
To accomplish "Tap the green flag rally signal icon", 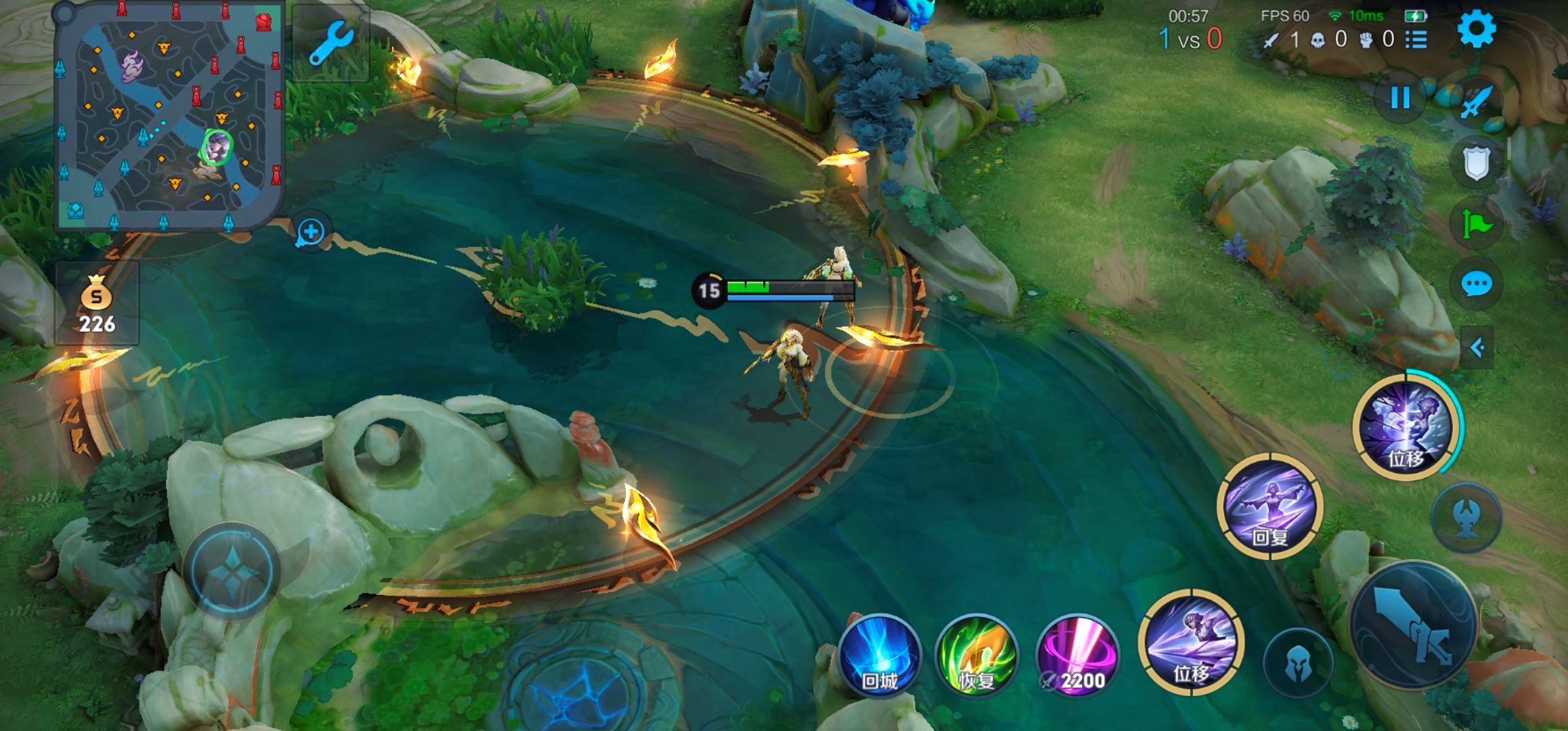I will pos(1477,223).
